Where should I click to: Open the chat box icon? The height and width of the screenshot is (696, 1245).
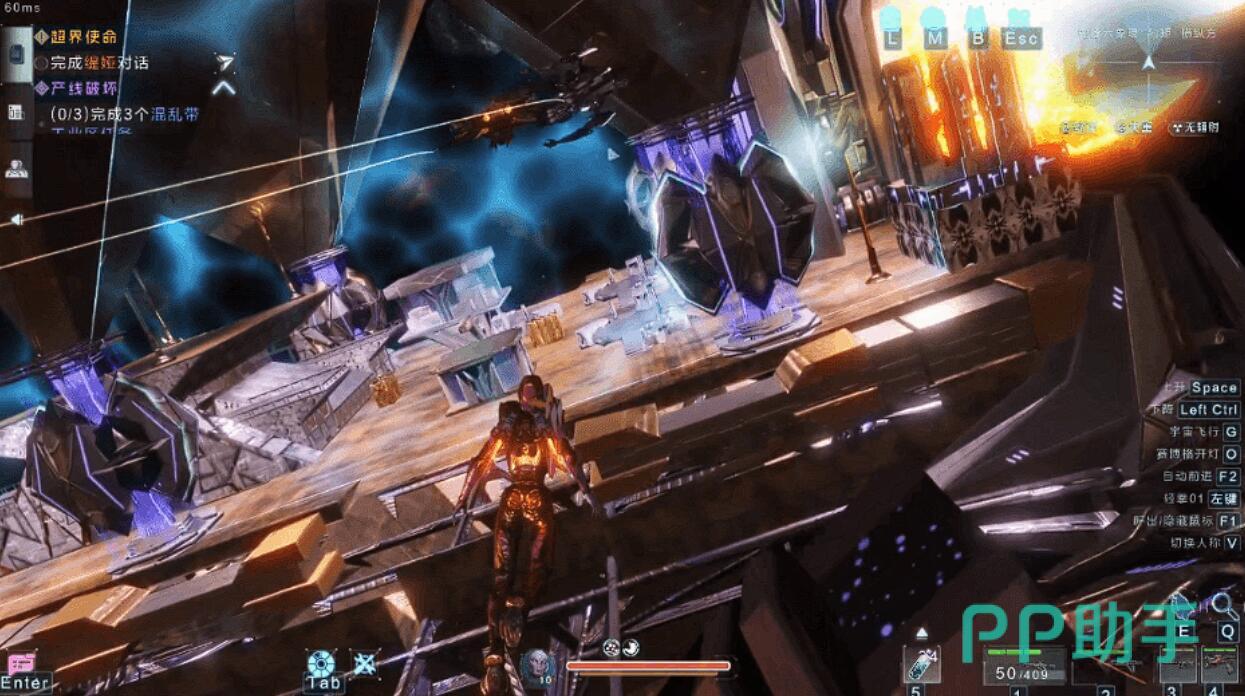pos(21,662)
